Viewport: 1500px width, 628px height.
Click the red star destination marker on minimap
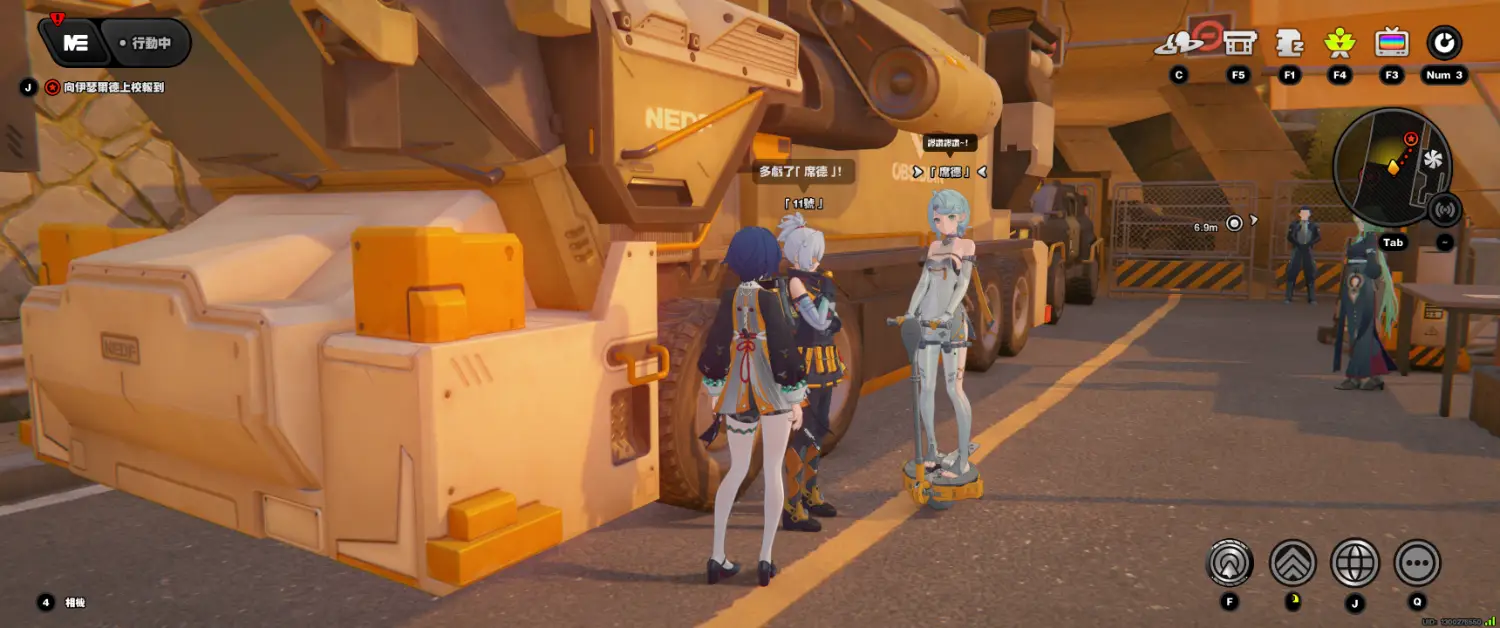1411,138
